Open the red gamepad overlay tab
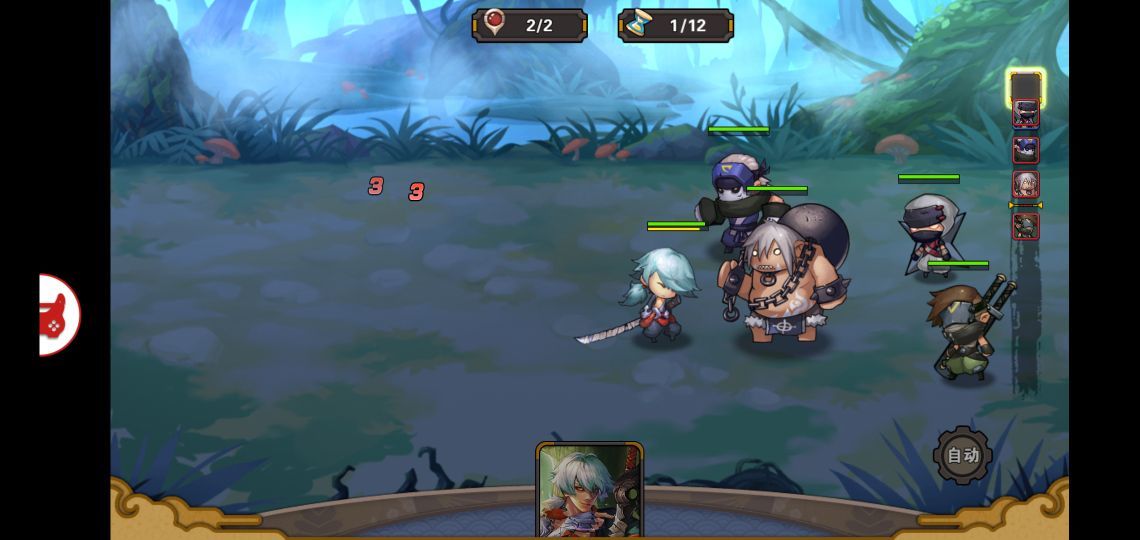Viewport: 1140px width, 540px height. point(58,314)
